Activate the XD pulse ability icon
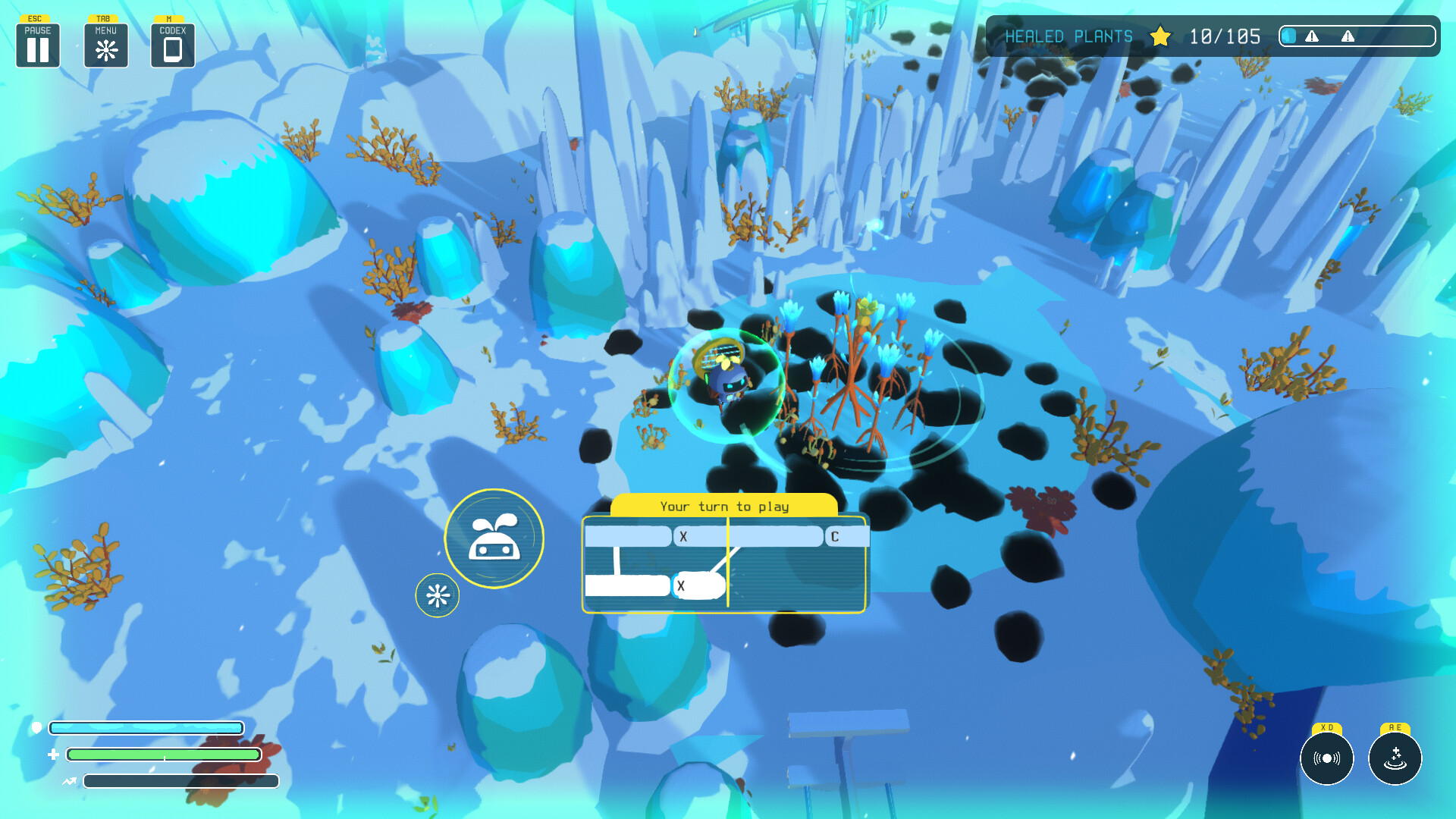The image size is (1456, 819). [1327, 758]
